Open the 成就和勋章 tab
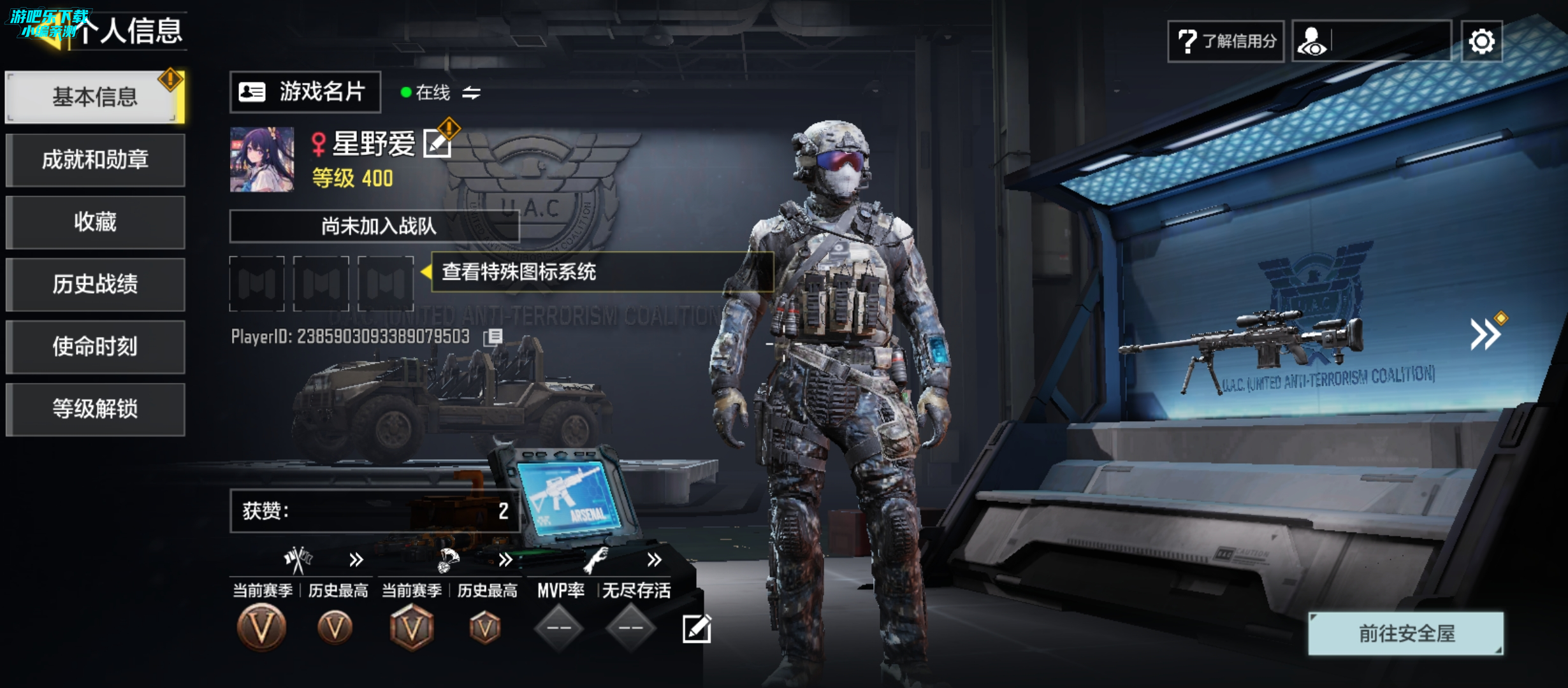 click(x=95, y=159)
